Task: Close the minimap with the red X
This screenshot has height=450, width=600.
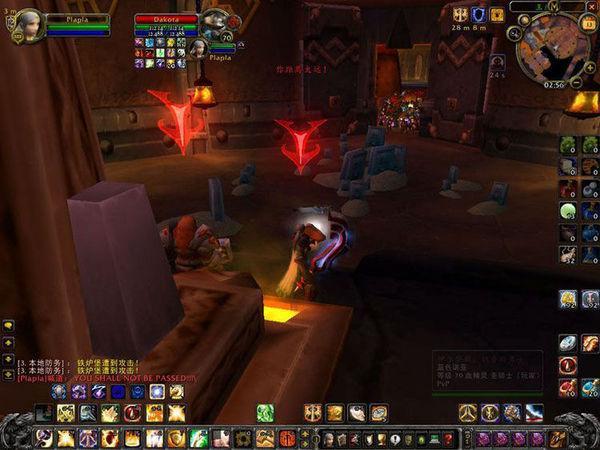Action: pyautogui.click(x=593, y=7)
